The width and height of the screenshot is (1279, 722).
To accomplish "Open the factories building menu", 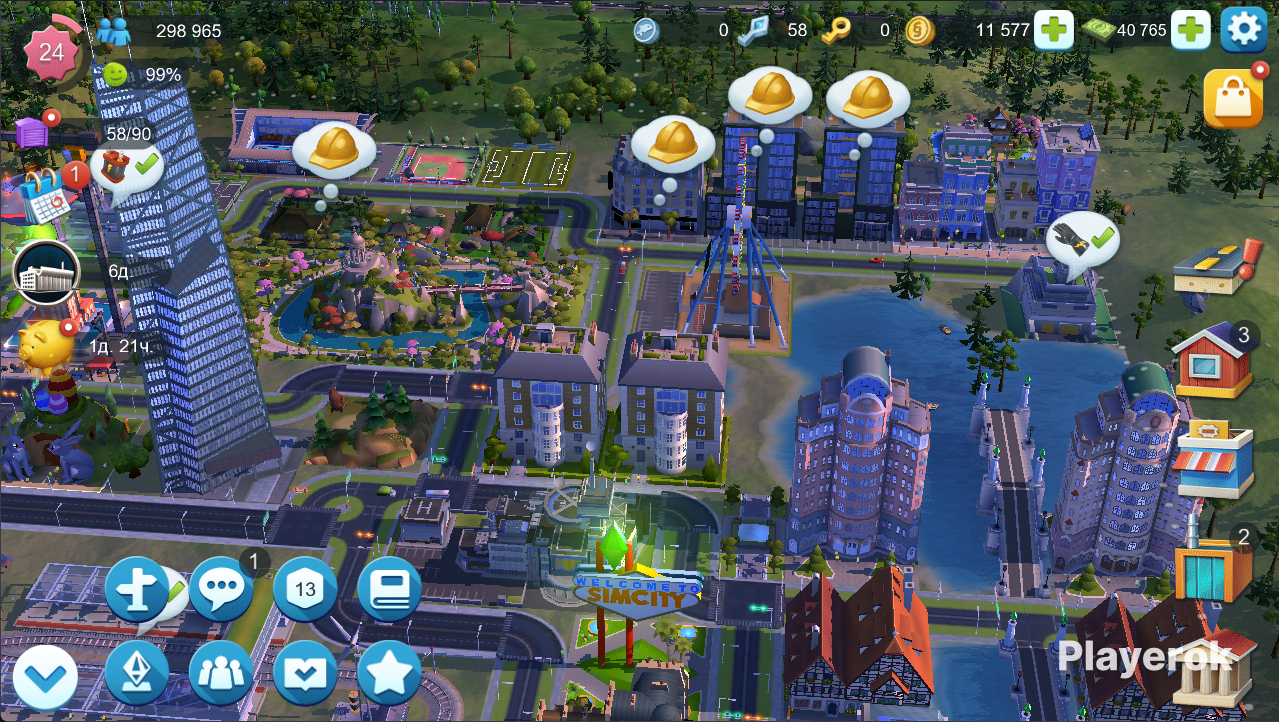I will [1214, 565].
